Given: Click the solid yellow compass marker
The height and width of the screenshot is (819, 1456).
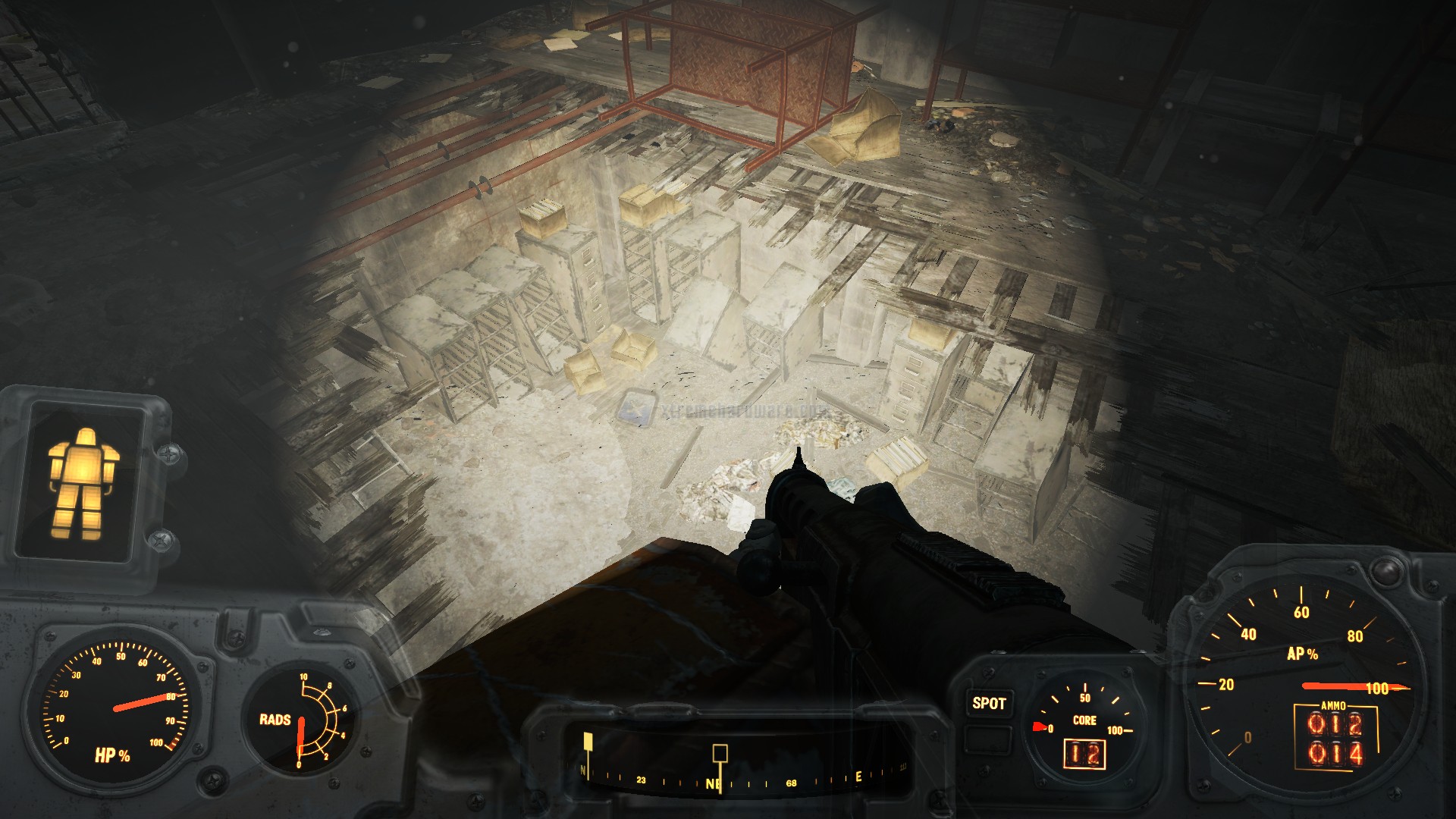Looking at the screenshot, I should click(x=587, y=741).
